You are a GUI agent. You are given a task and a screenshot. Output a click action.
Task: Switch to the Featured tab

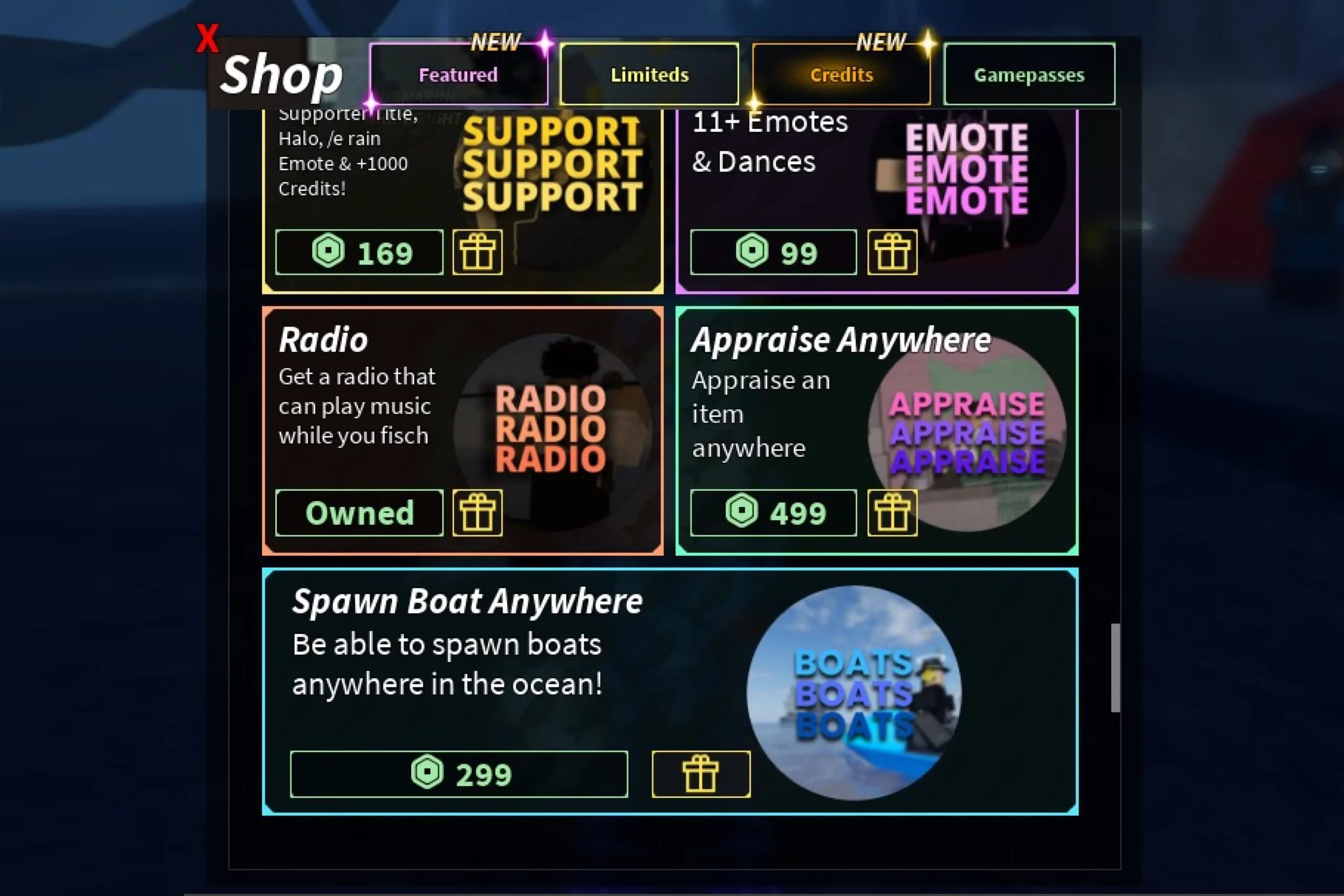458,75
